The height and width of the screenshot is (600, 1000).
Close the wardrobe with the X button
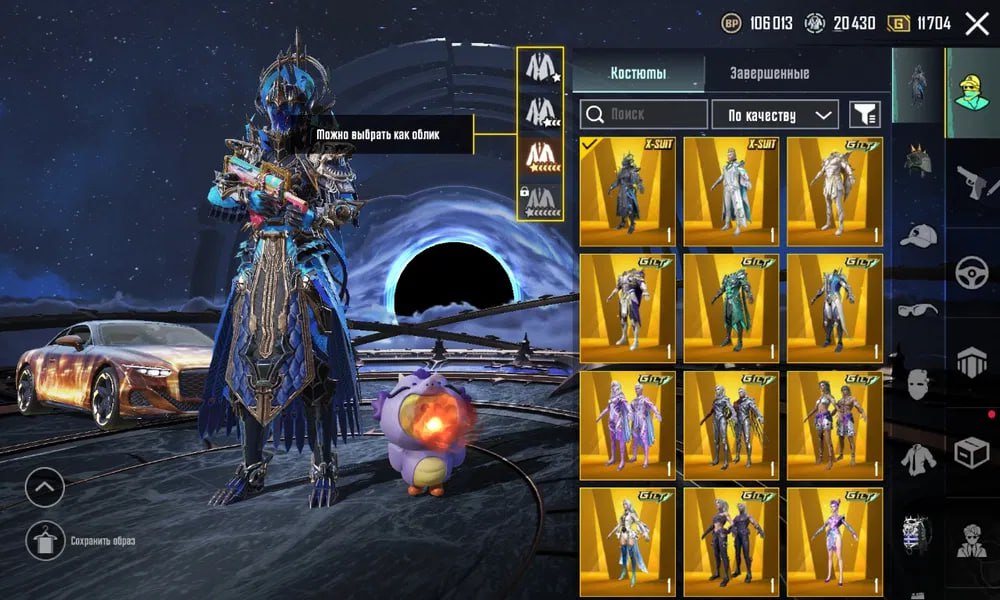[x=976, y=24]
